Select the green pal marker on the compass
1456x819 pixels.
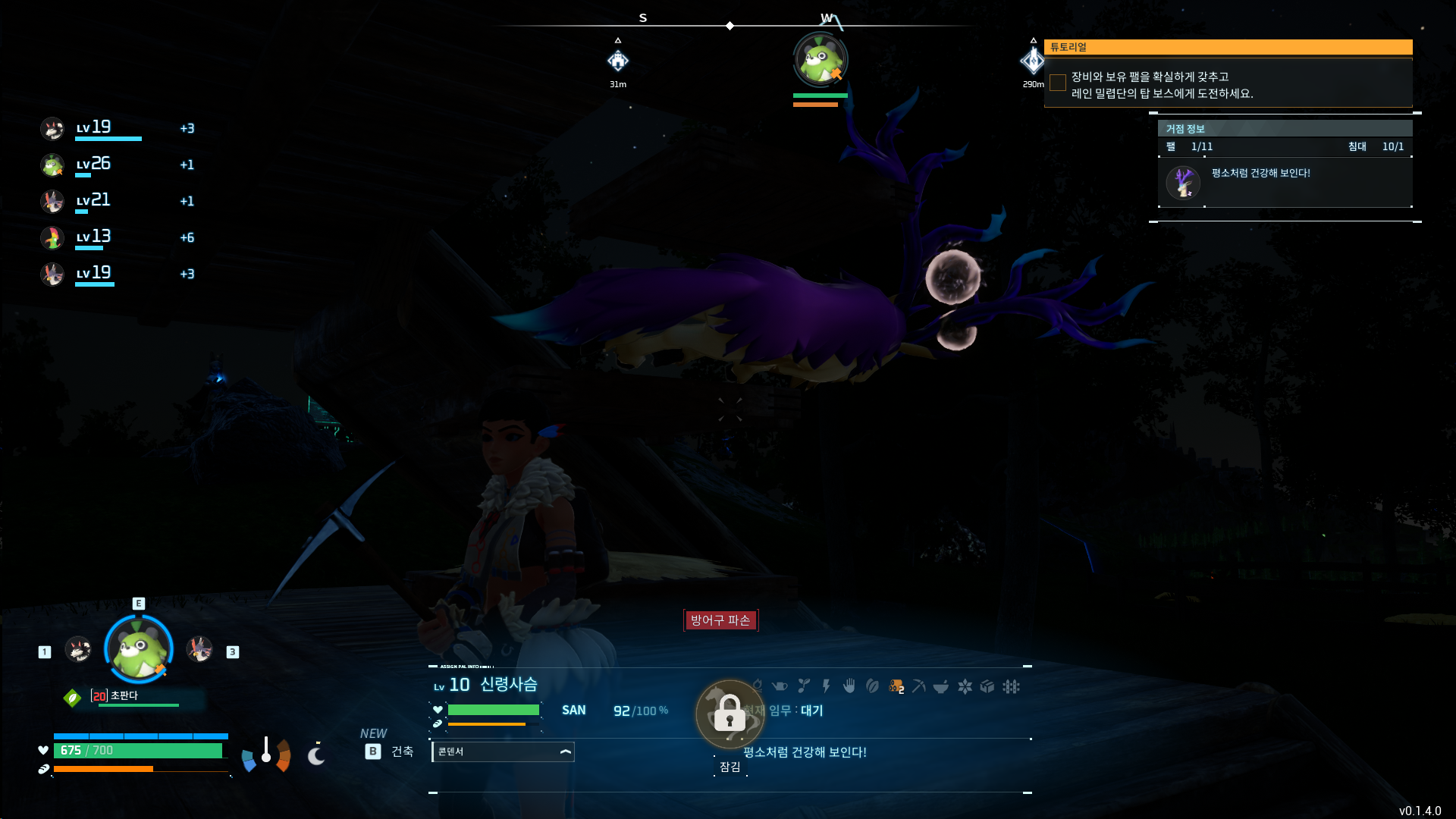[820, 60]
